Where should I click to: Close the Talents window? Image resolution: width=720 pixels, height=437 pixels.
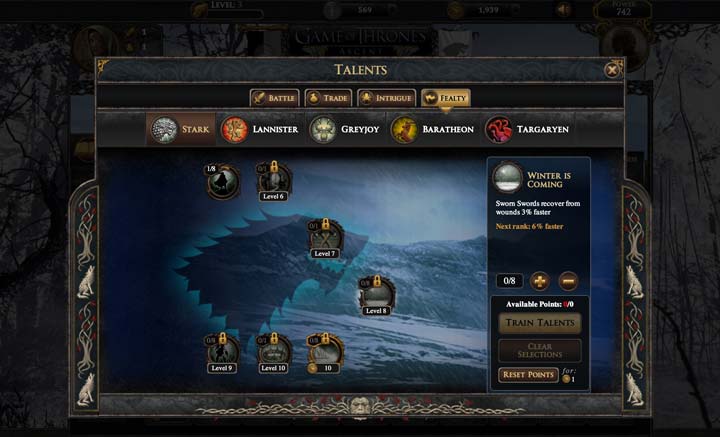click(612, 69)
